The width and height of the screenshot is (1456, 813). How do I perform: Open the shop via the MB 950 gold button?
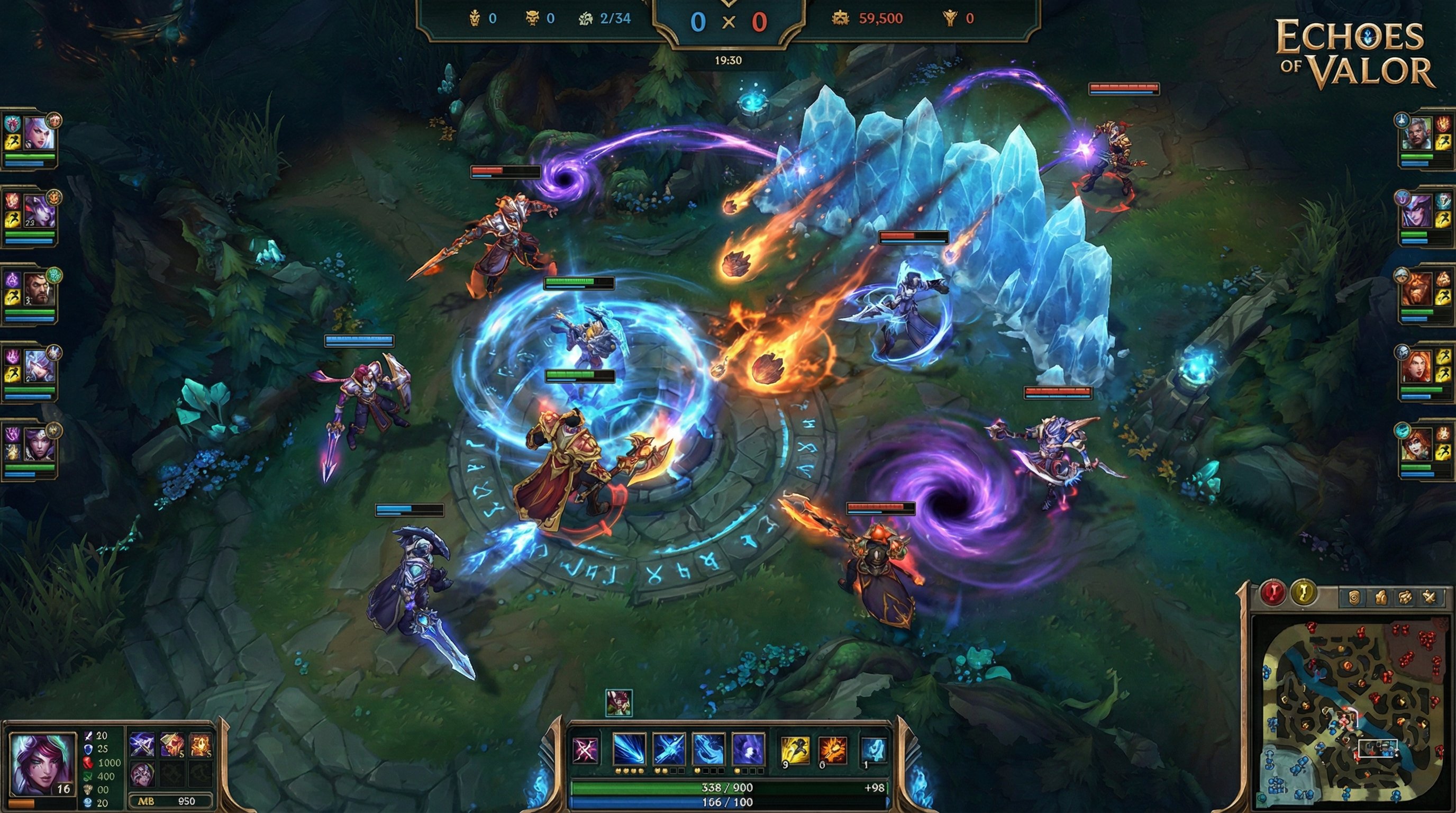point(171,801)
